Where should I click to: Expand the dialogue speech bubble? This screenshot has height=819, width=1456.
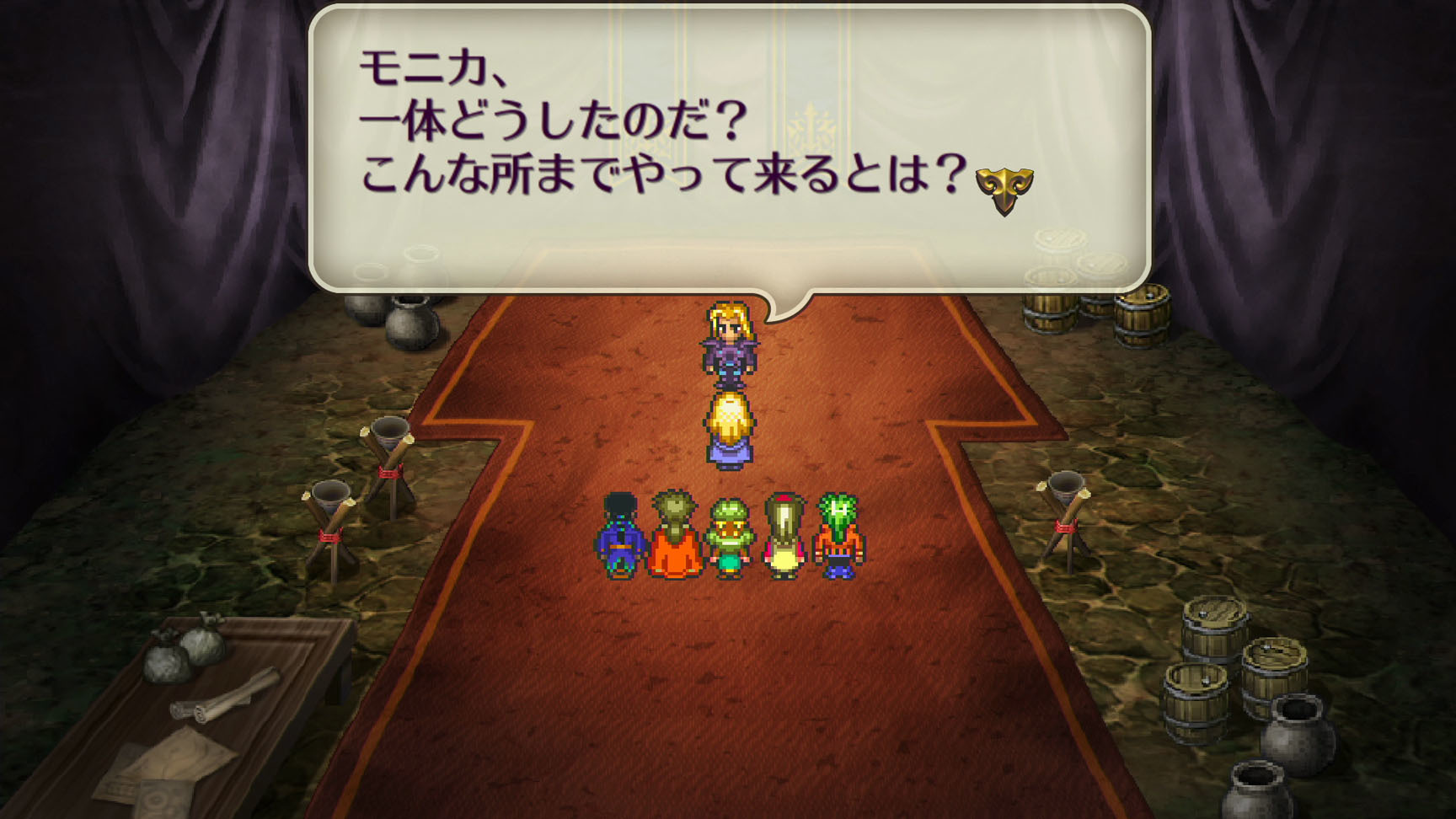733,143
